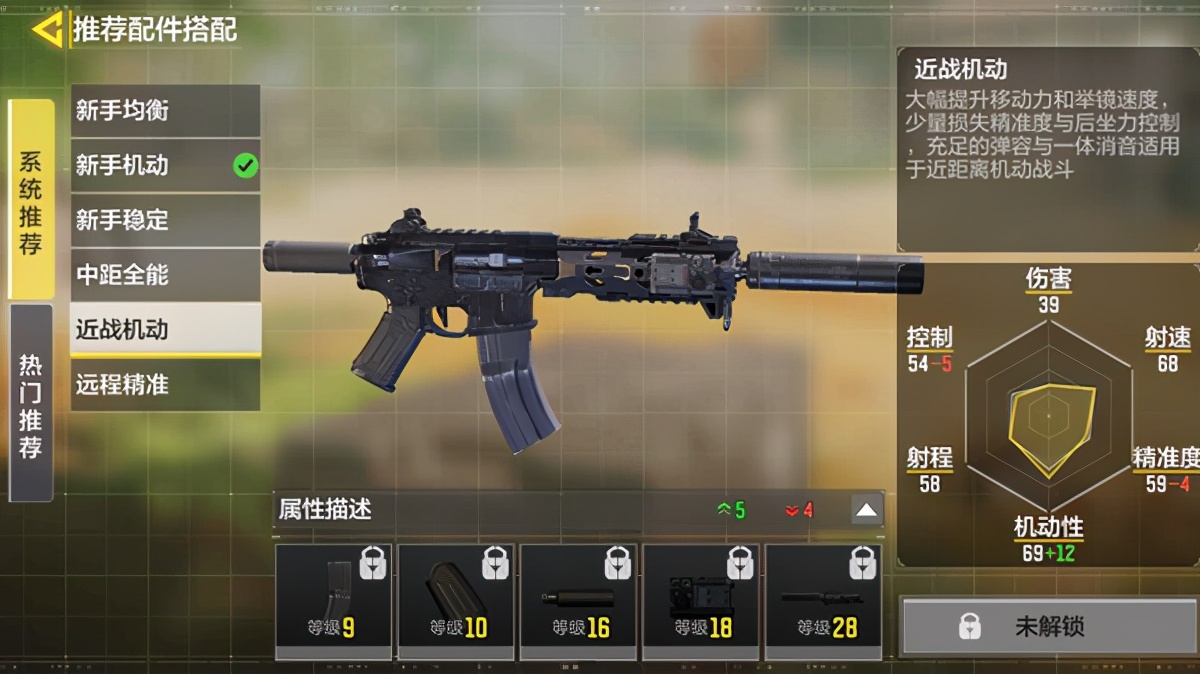Select the 新手稳定 loadout
1200x674 pixels.
coord(165,220)
